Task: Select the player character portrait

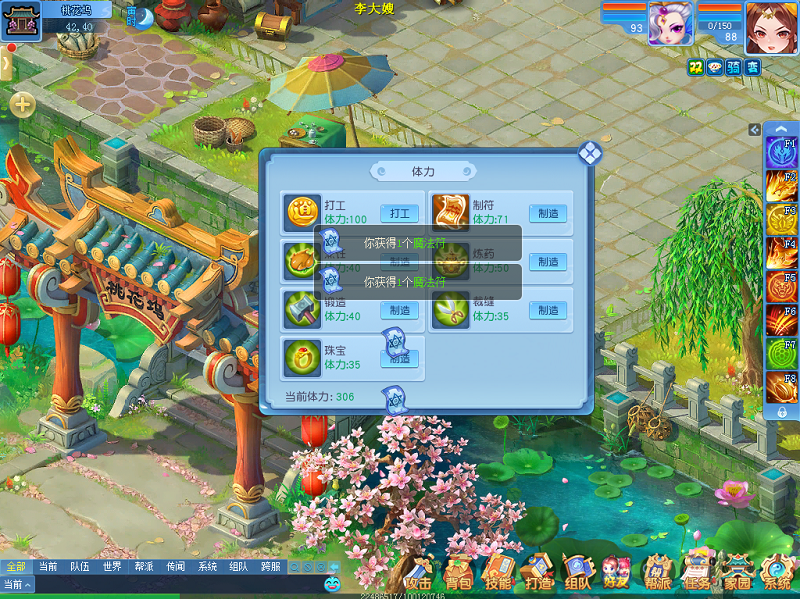Action: pos(770,27)
